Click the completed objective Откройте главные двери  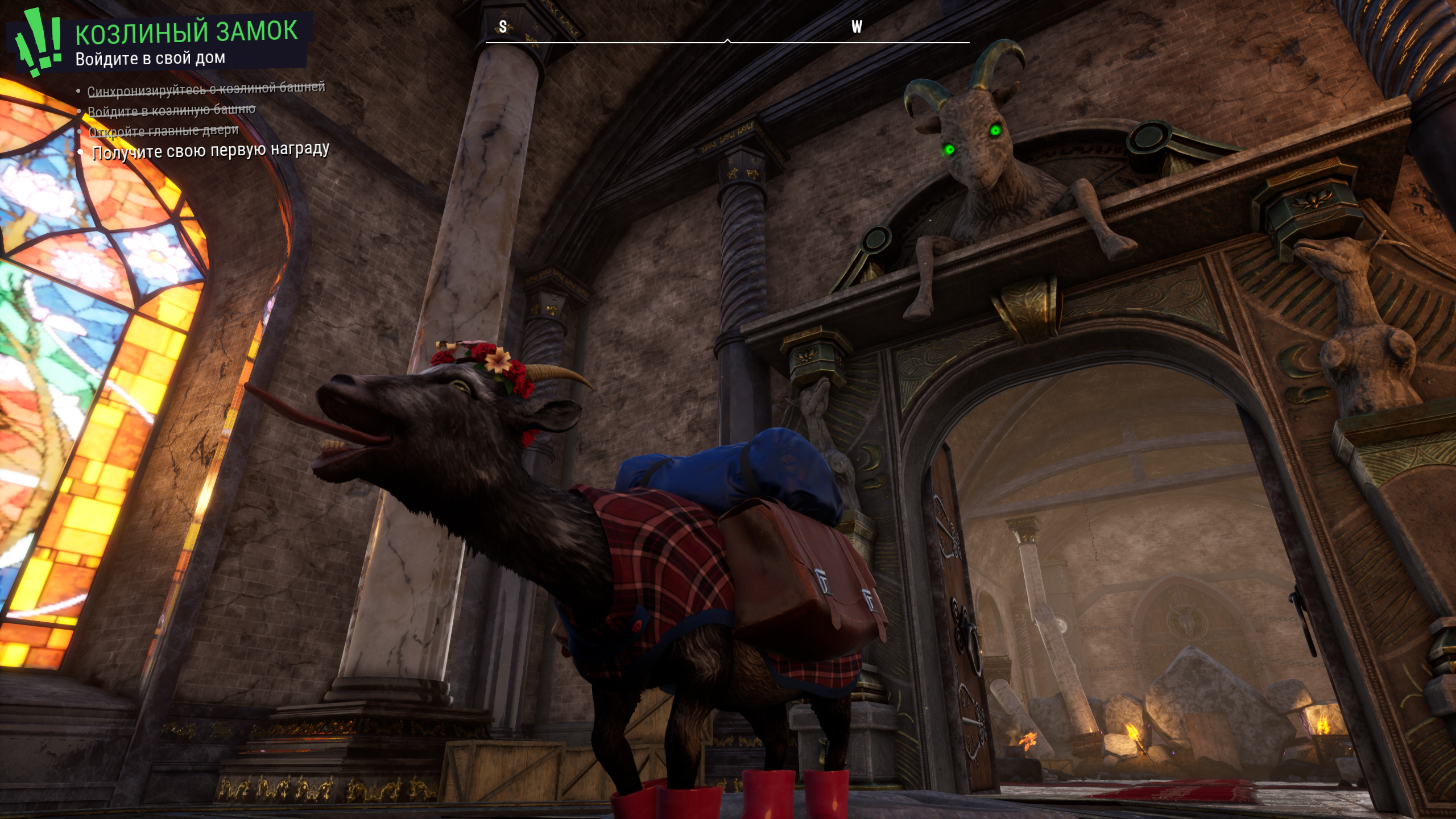pyautogui.click(x=164, y=131)
